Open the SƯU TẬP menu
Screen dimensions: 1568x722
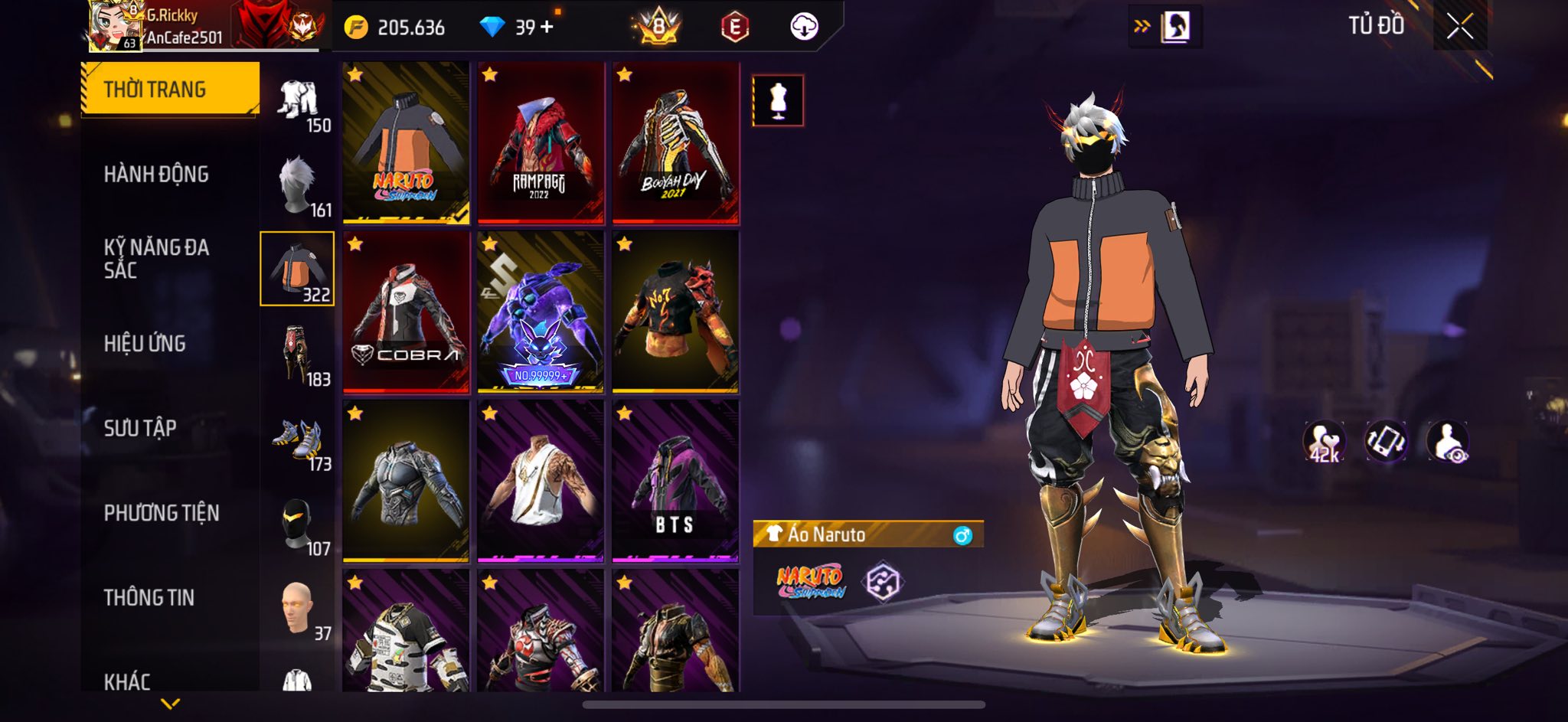(140, 428)
